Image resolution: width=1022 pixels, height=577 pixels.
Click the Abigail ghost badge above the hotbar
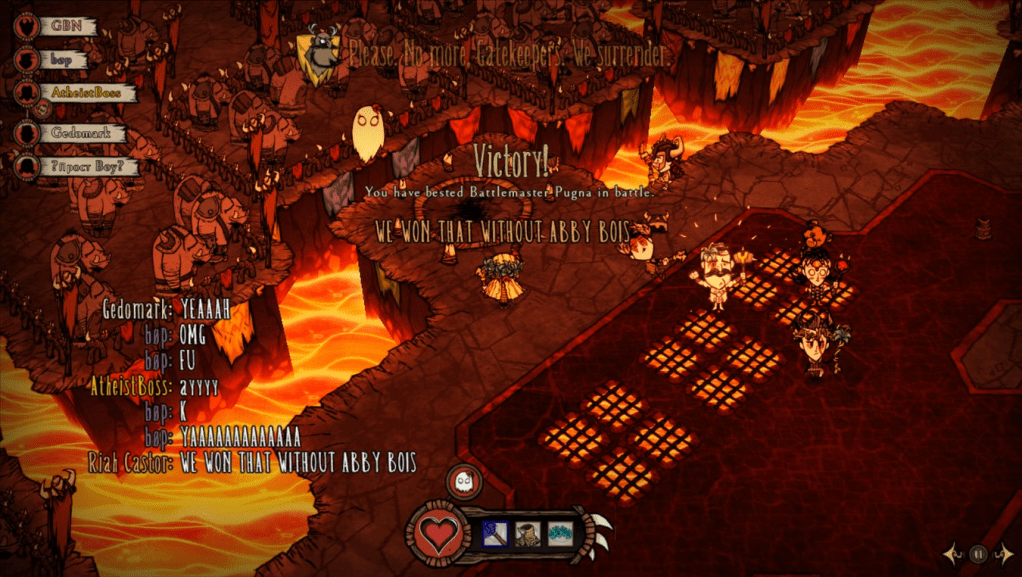(464, 483)
